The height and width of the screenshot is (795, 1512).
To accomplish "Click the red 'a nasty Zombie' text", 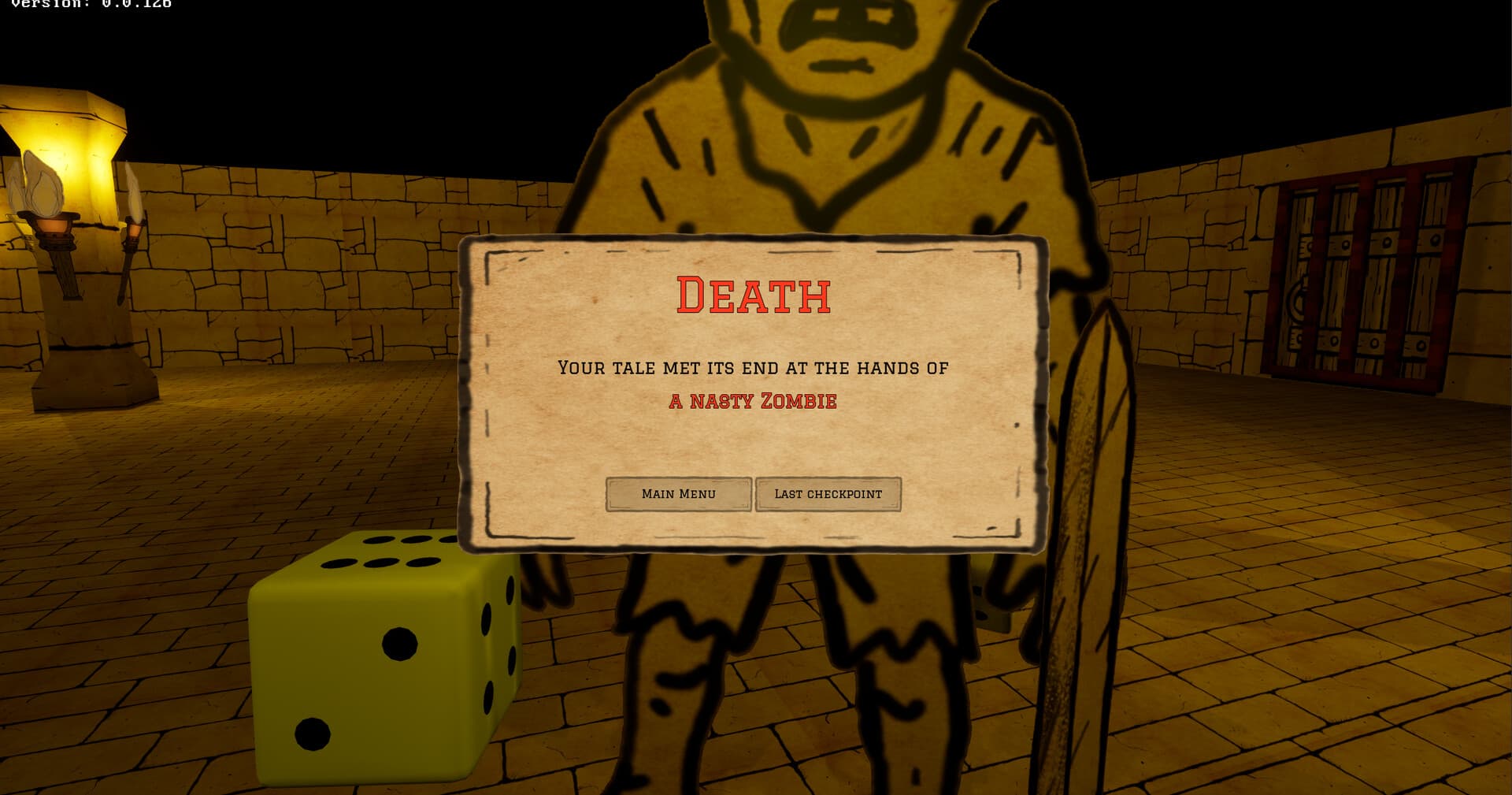I will pos(754,400).
